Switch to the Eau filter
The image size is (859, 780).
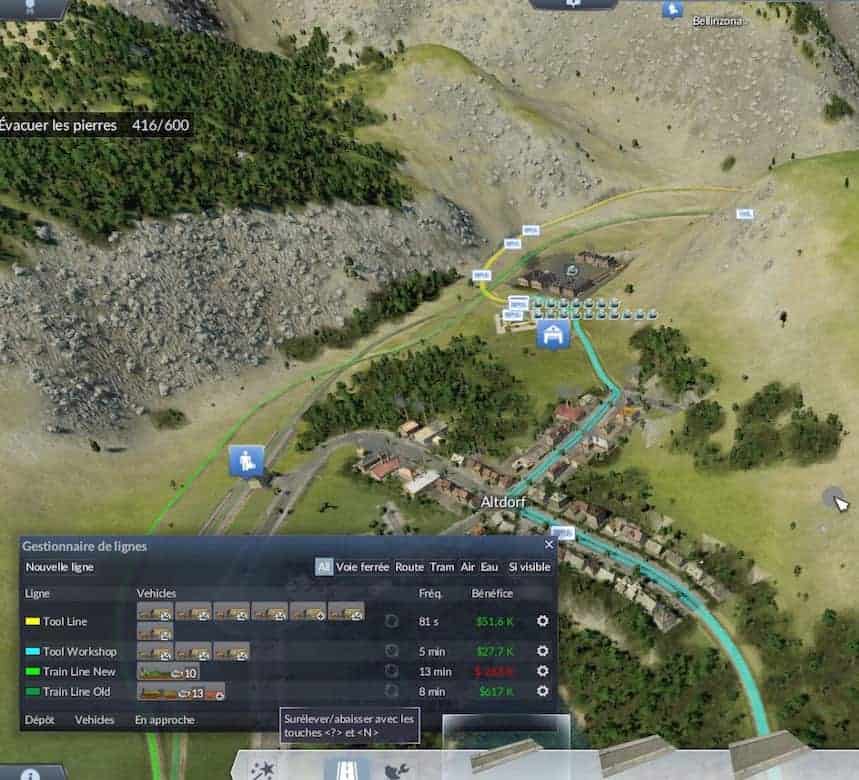point(488,567)
